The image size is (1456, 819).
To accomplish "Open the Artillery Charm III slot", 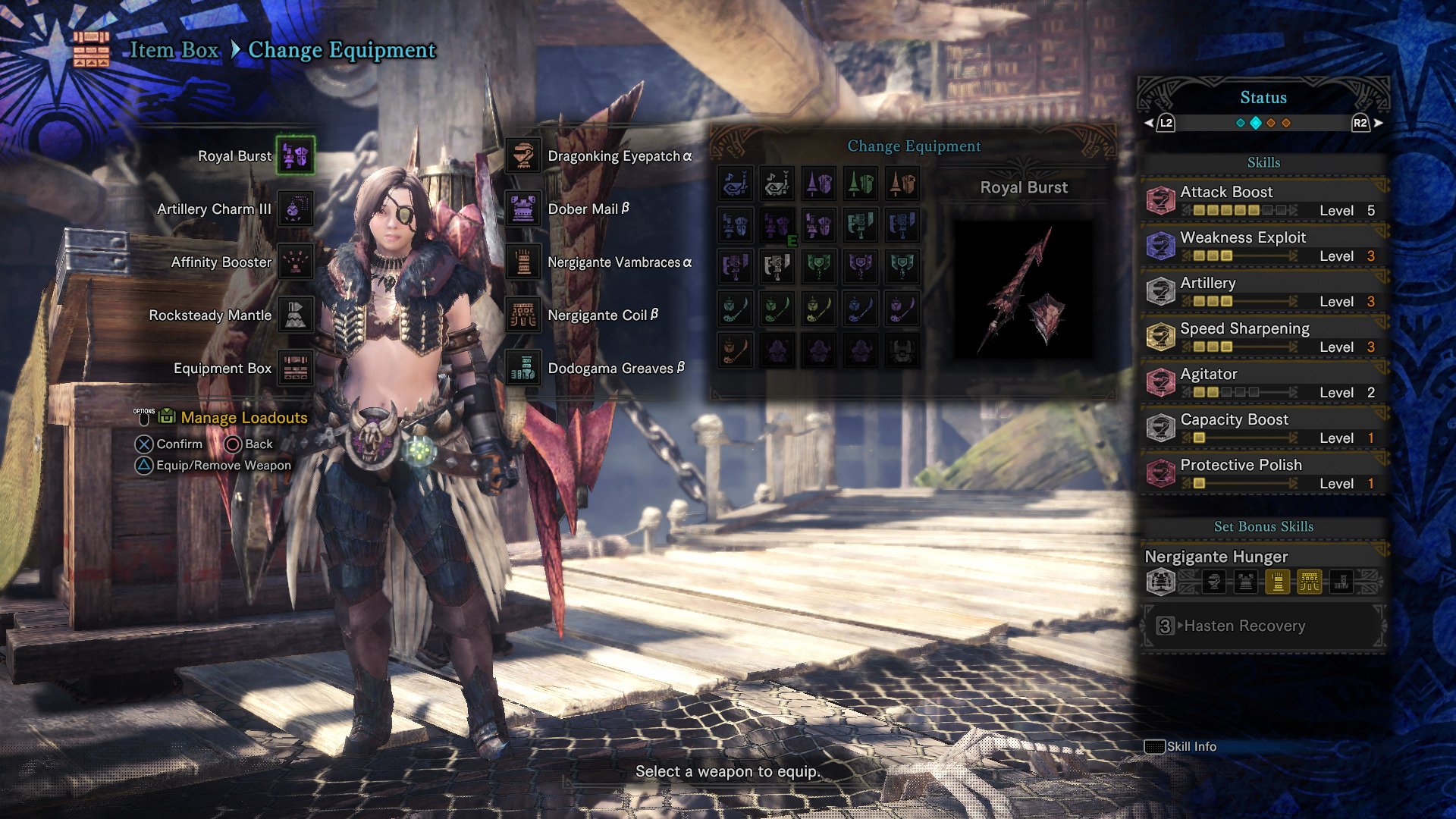I will pyautogui.click(x=296, y=209).
